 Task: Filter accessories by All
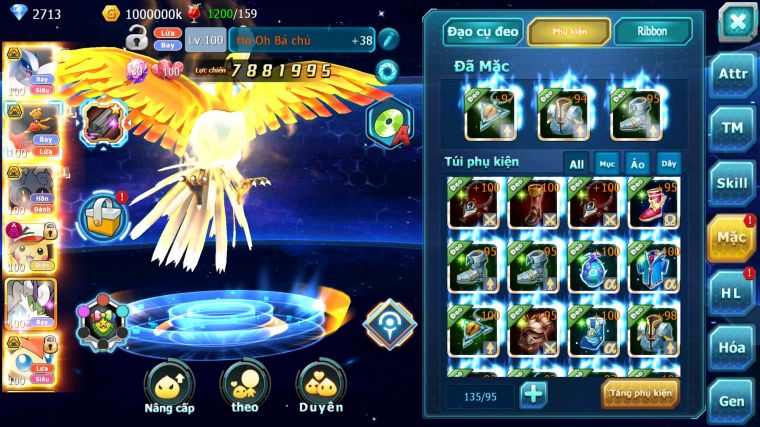click(576, 163)
